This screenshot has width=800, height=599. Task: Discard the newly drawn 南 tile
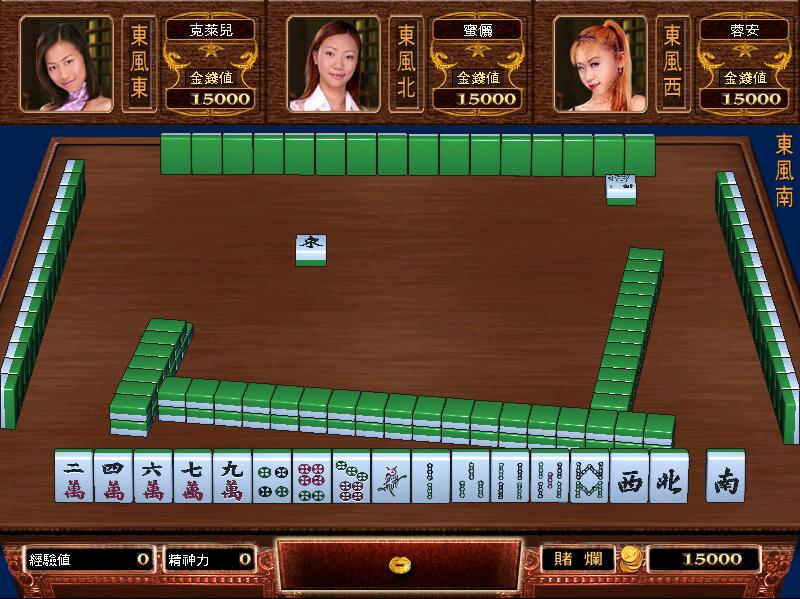pos(725,476)
